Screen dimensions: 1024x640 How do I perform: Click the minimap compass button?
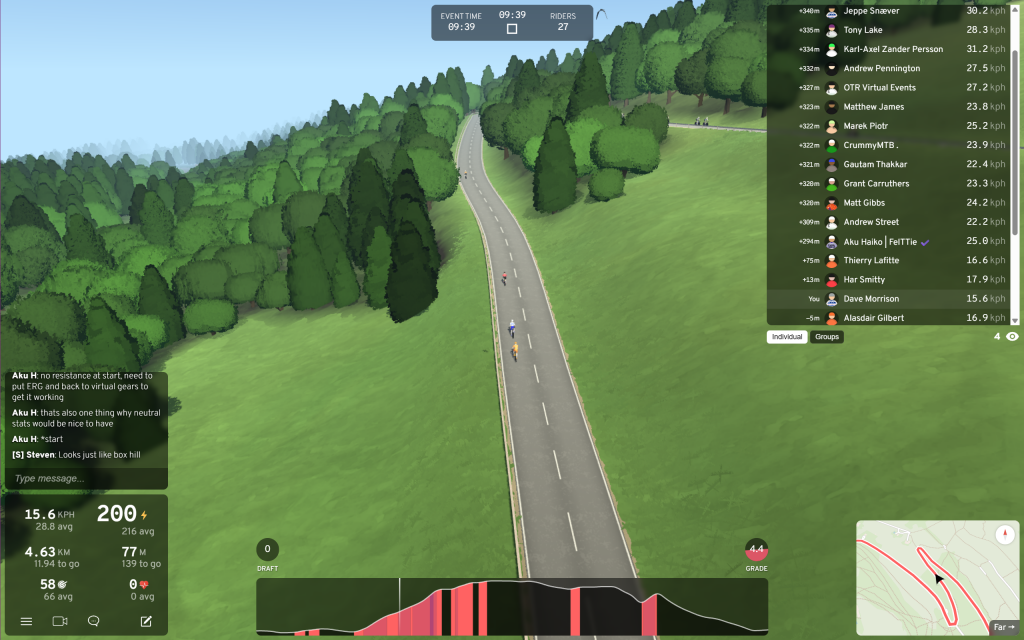[1004, 535]
